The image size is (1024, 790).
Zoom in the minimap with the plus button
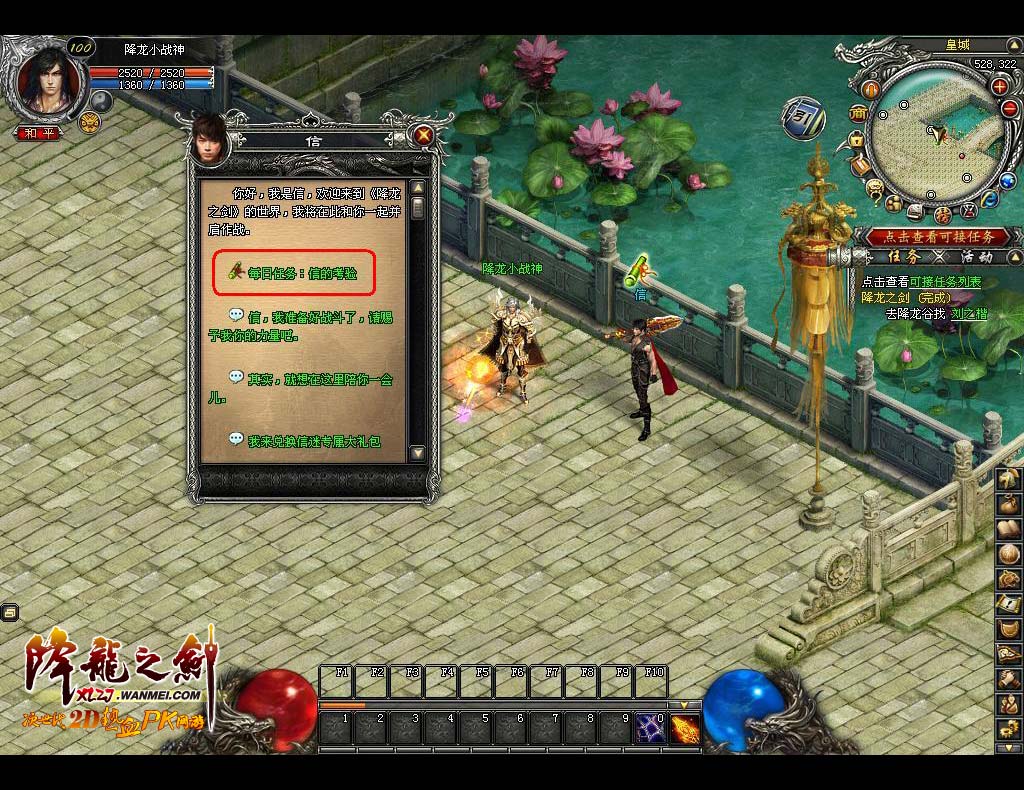(998, 87)
